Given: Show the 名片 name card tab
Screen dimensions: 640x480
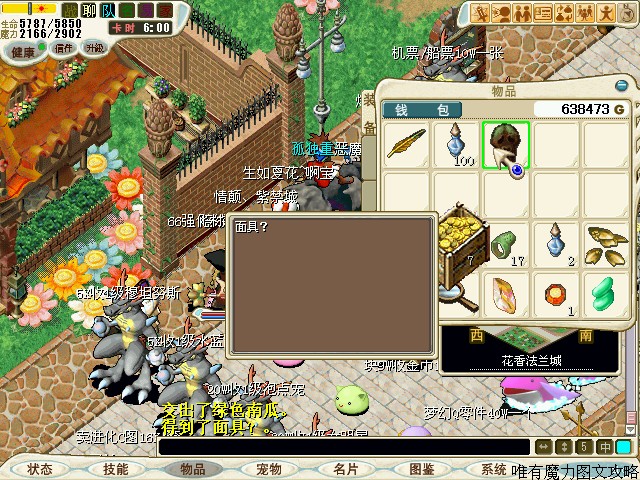Looking at the screenshot, I should 345,468.
